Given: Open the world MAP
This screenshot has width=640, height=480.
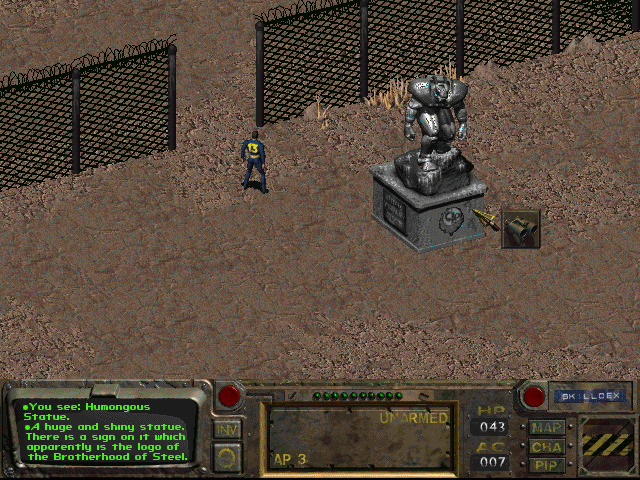Looking at the screenshot, I should tap(547, 428).
